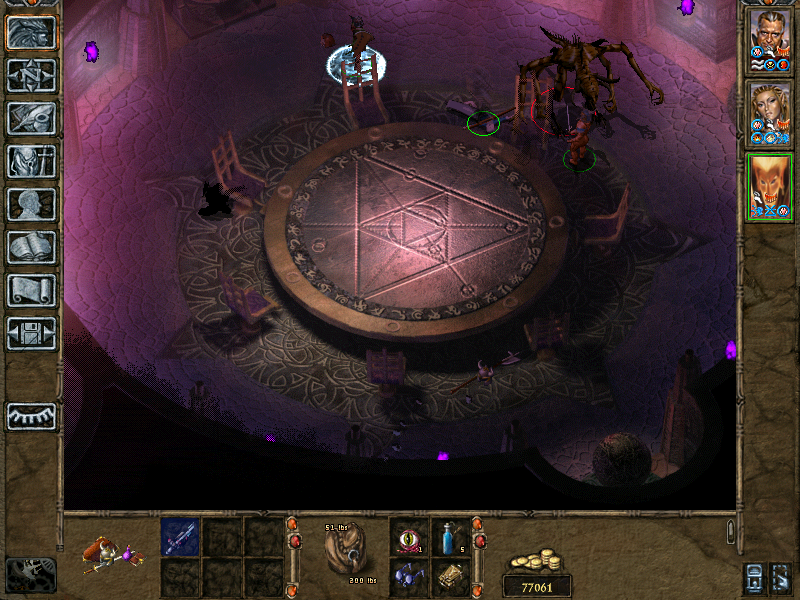This screenshot has height=600, width=800.
Task: Select the blonde woman's party portrait
Action: click(770, 112)
